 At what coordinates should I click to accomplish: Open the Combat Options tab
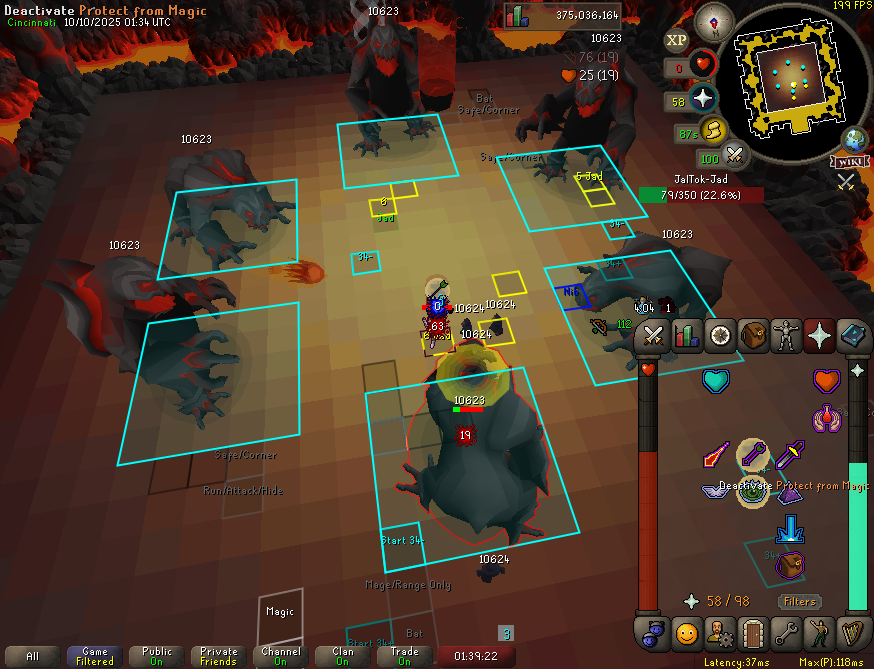coord(654,336)
